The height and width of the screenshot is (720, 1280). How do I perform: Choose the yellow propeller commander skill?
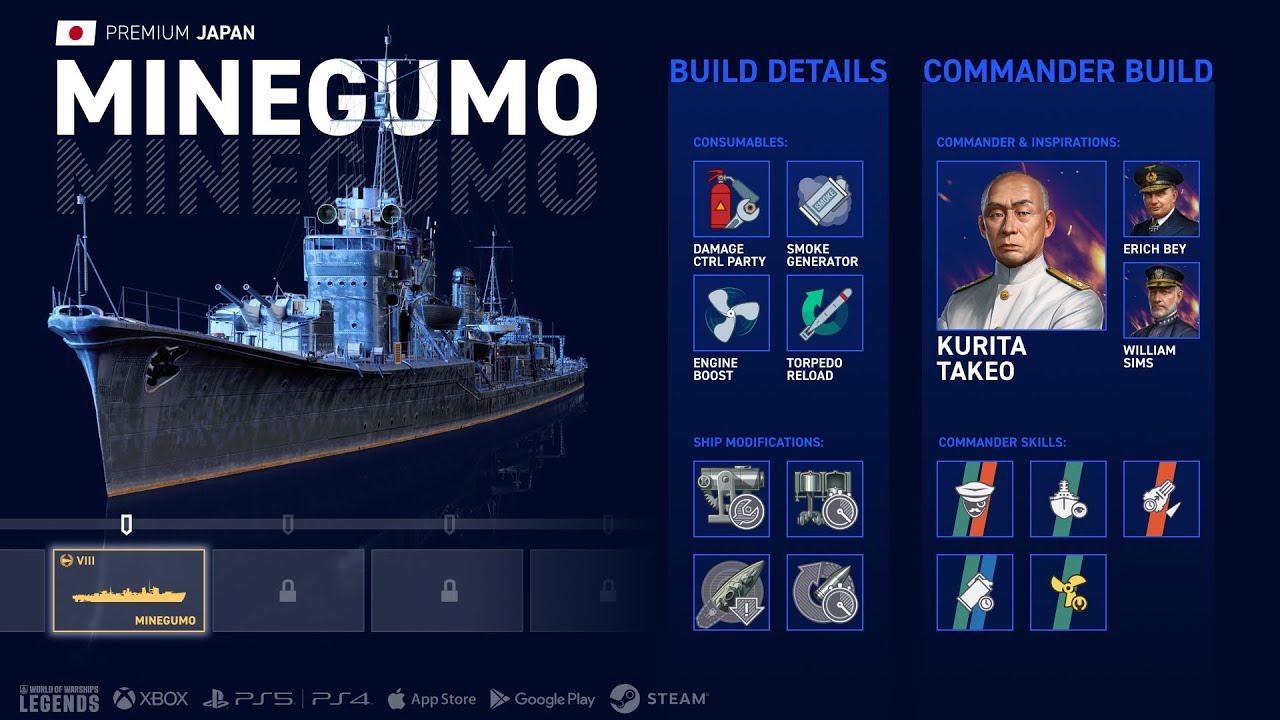[x=1068, y=592]
